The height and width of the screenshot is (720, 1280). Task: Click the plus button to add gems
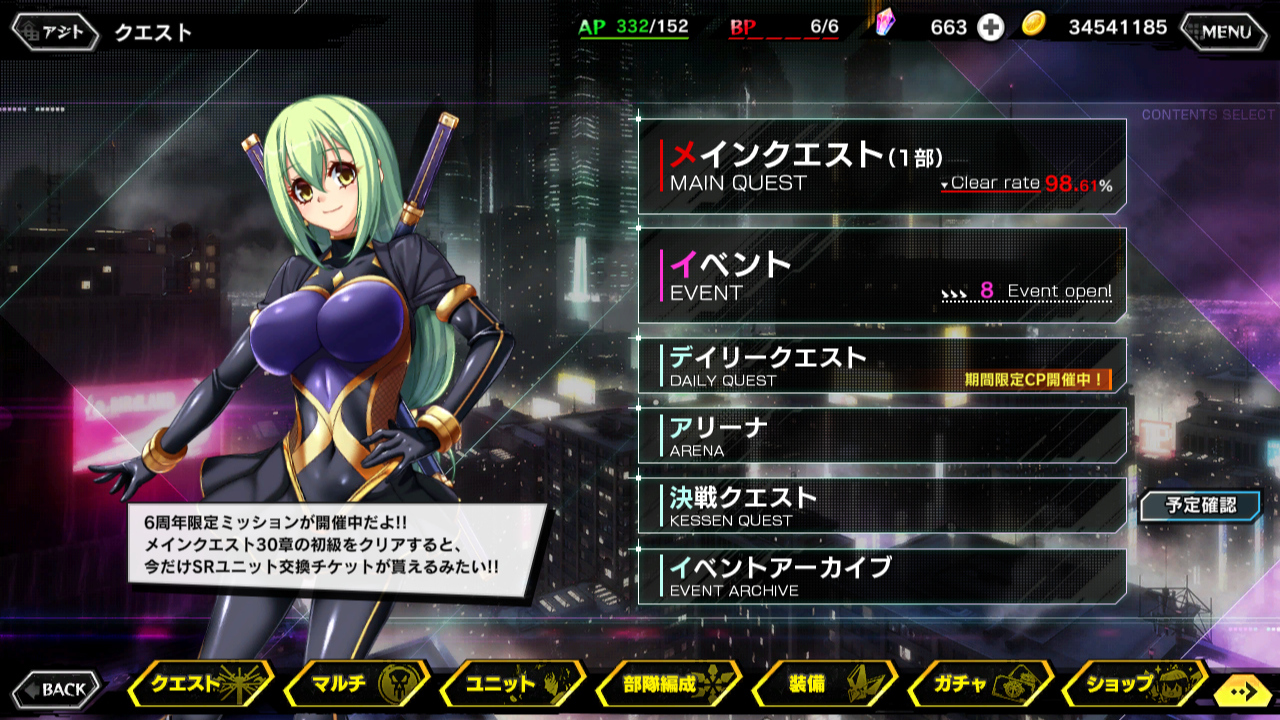[x=990, y=28]
